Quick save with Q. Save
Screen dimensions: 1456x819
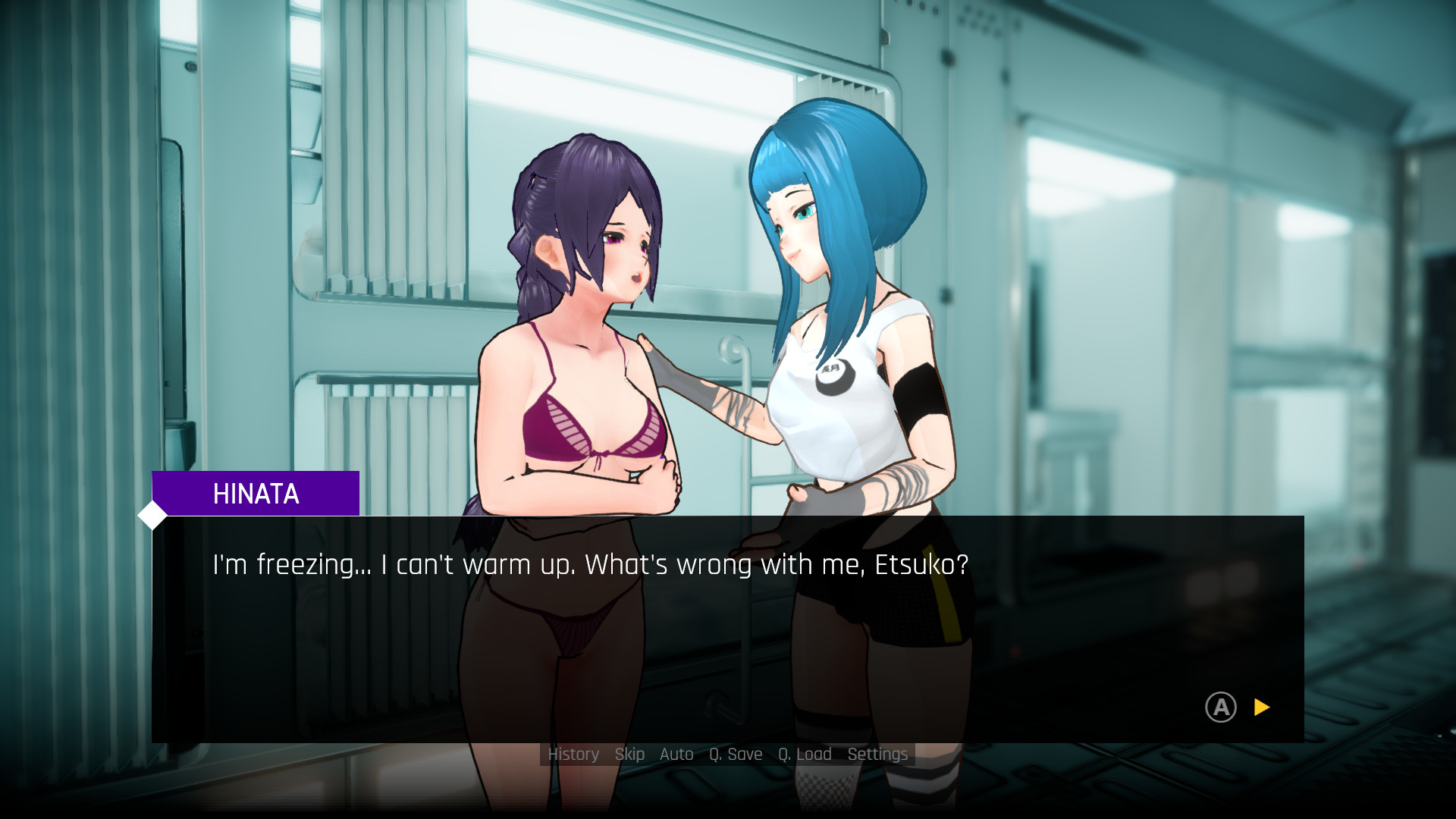coord(736,755)
